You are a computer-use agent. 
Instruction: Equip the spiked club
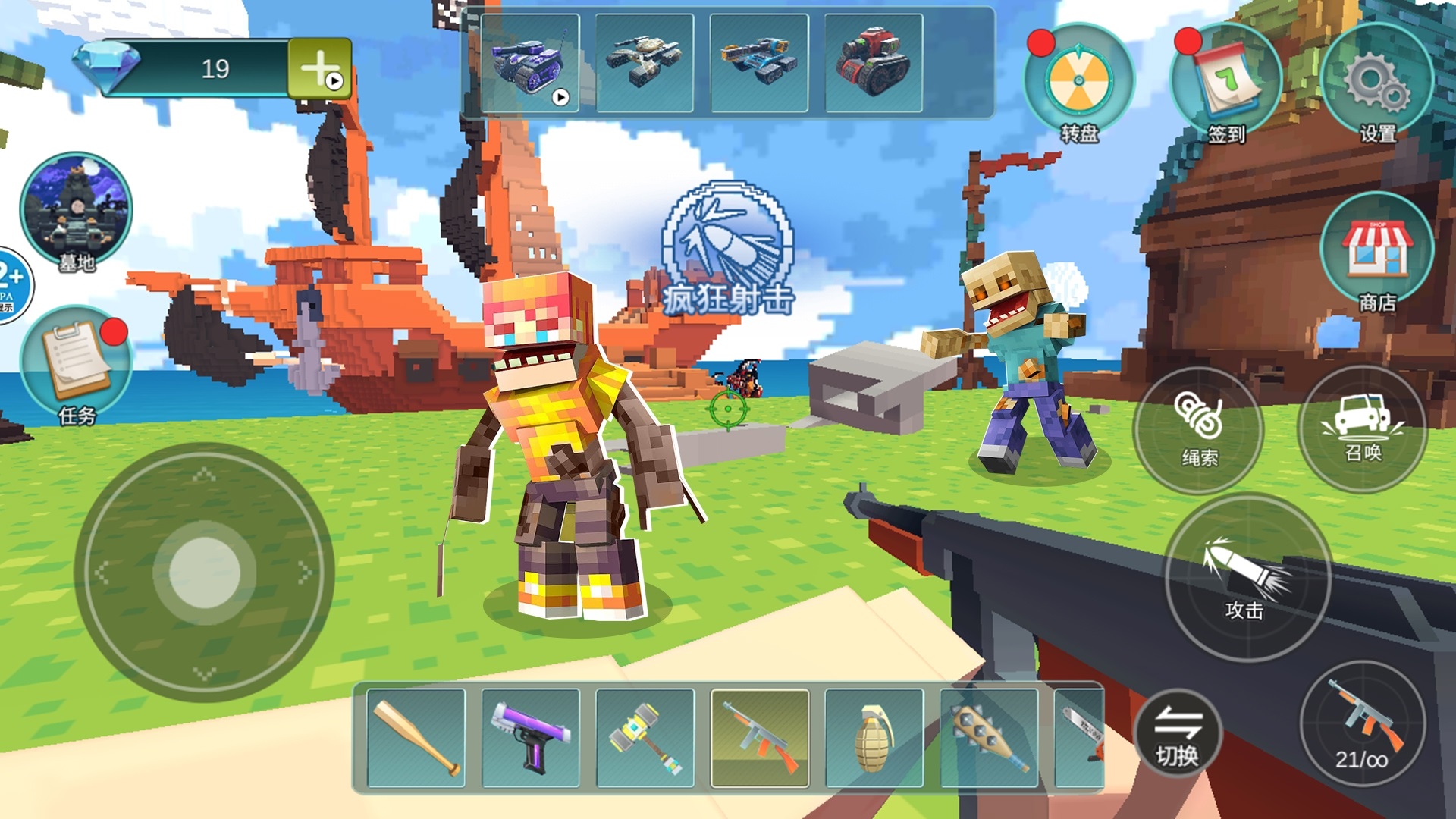989,738
